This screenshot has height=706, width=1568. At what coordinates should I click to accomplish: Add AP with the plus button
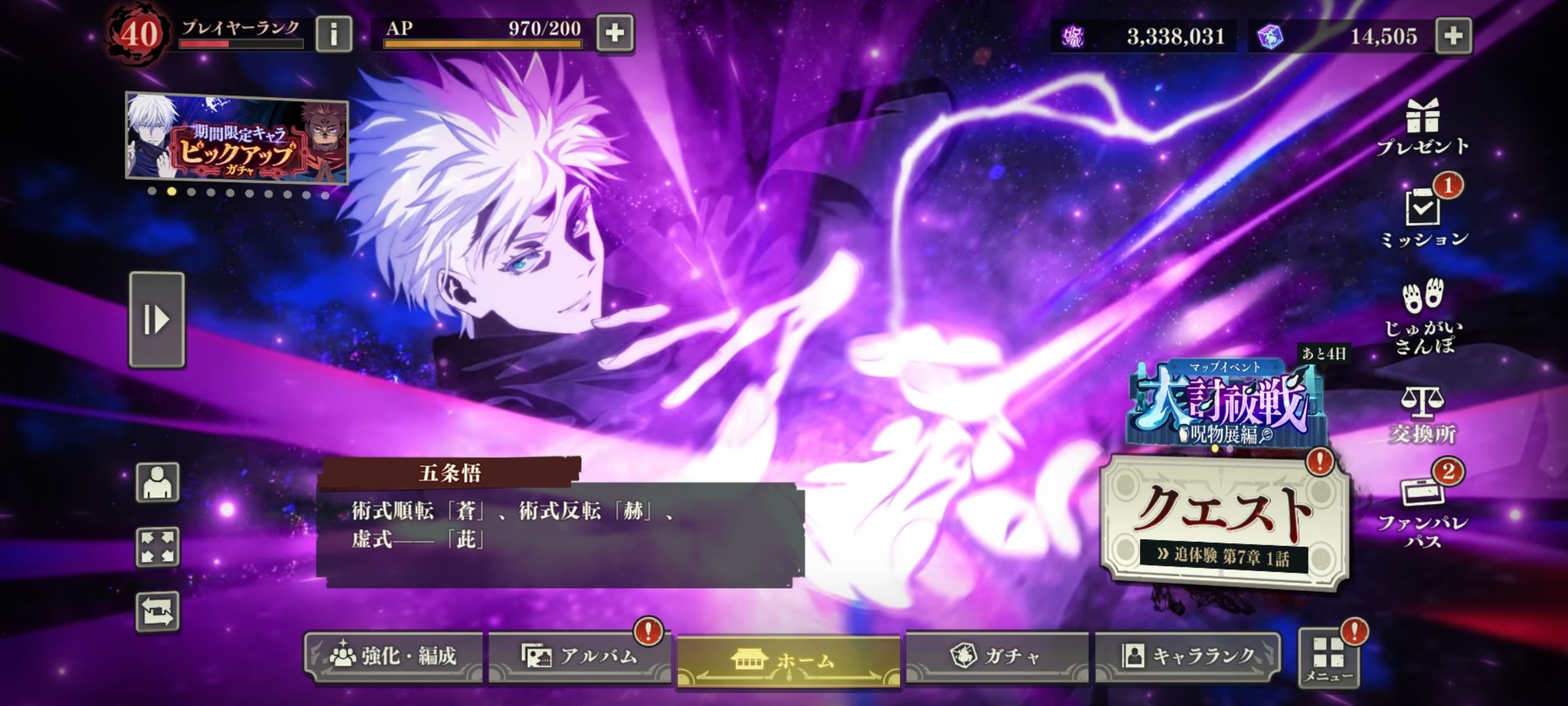pos(615,33)
